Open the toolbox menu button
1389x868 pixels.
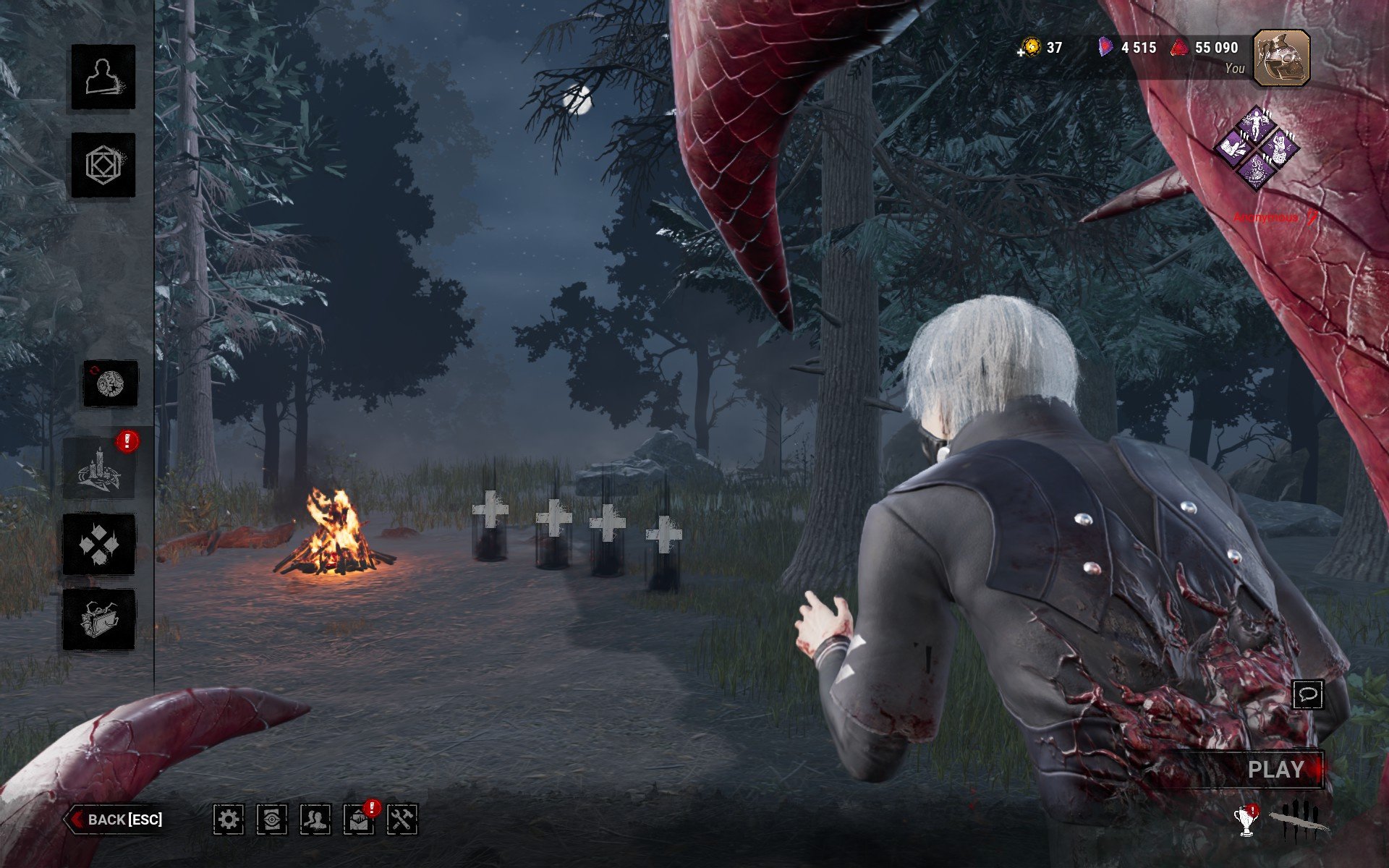tap(99, 619)
